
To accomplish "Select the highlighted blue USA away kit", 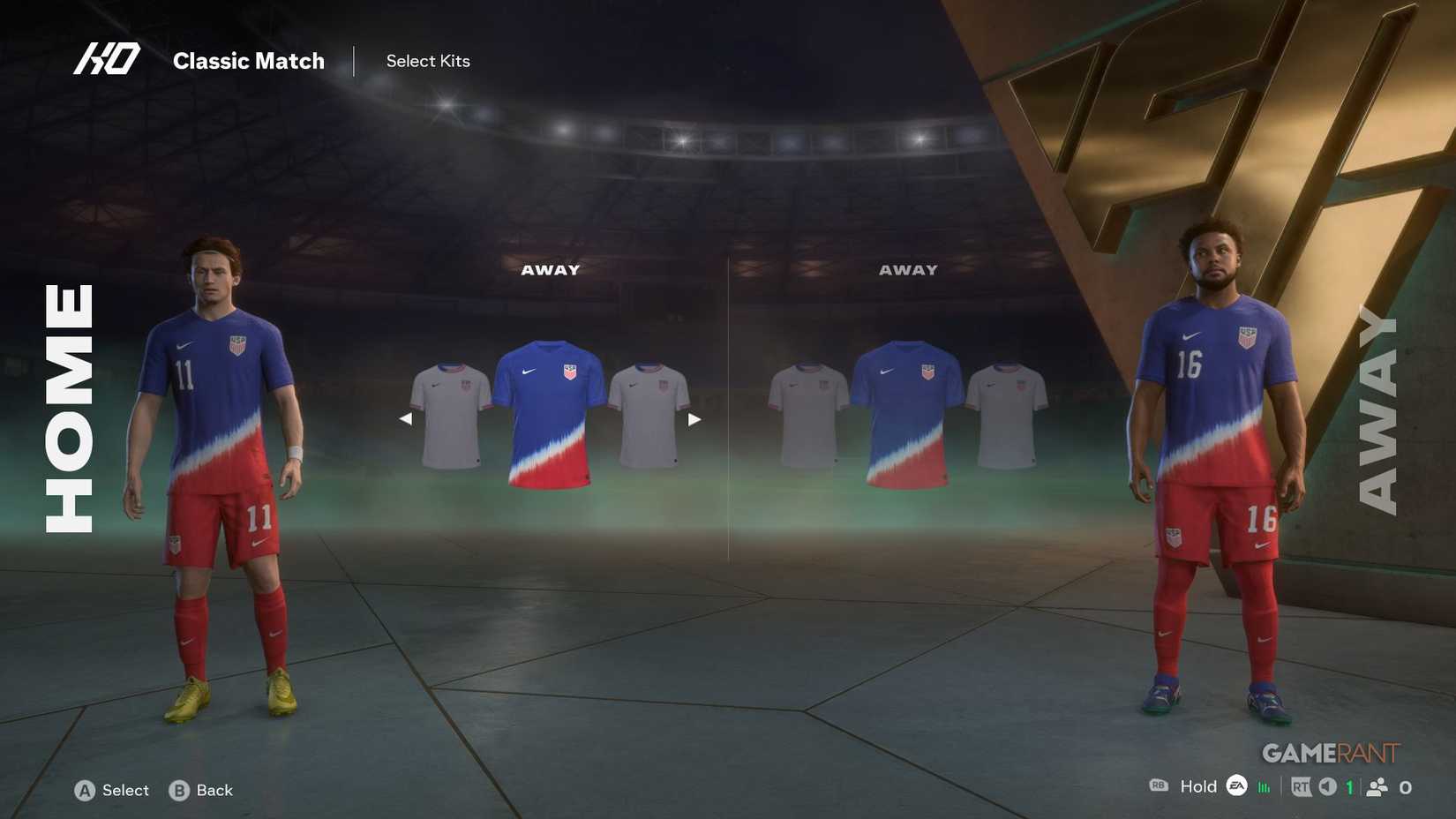I will [x=552, y=415].
